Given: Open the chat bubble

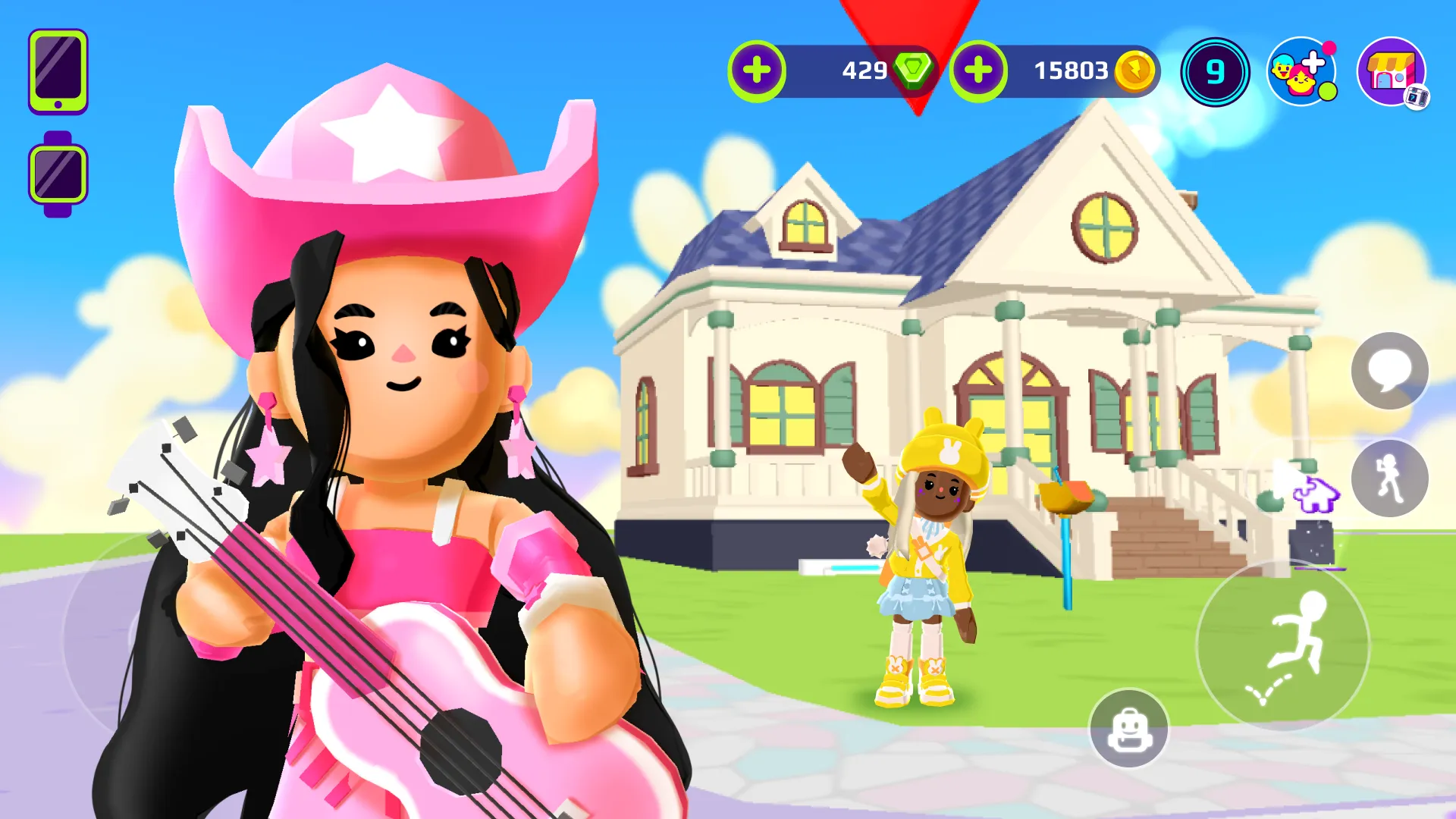Looking at the screenshot, I should click(x=1390, y=371).
